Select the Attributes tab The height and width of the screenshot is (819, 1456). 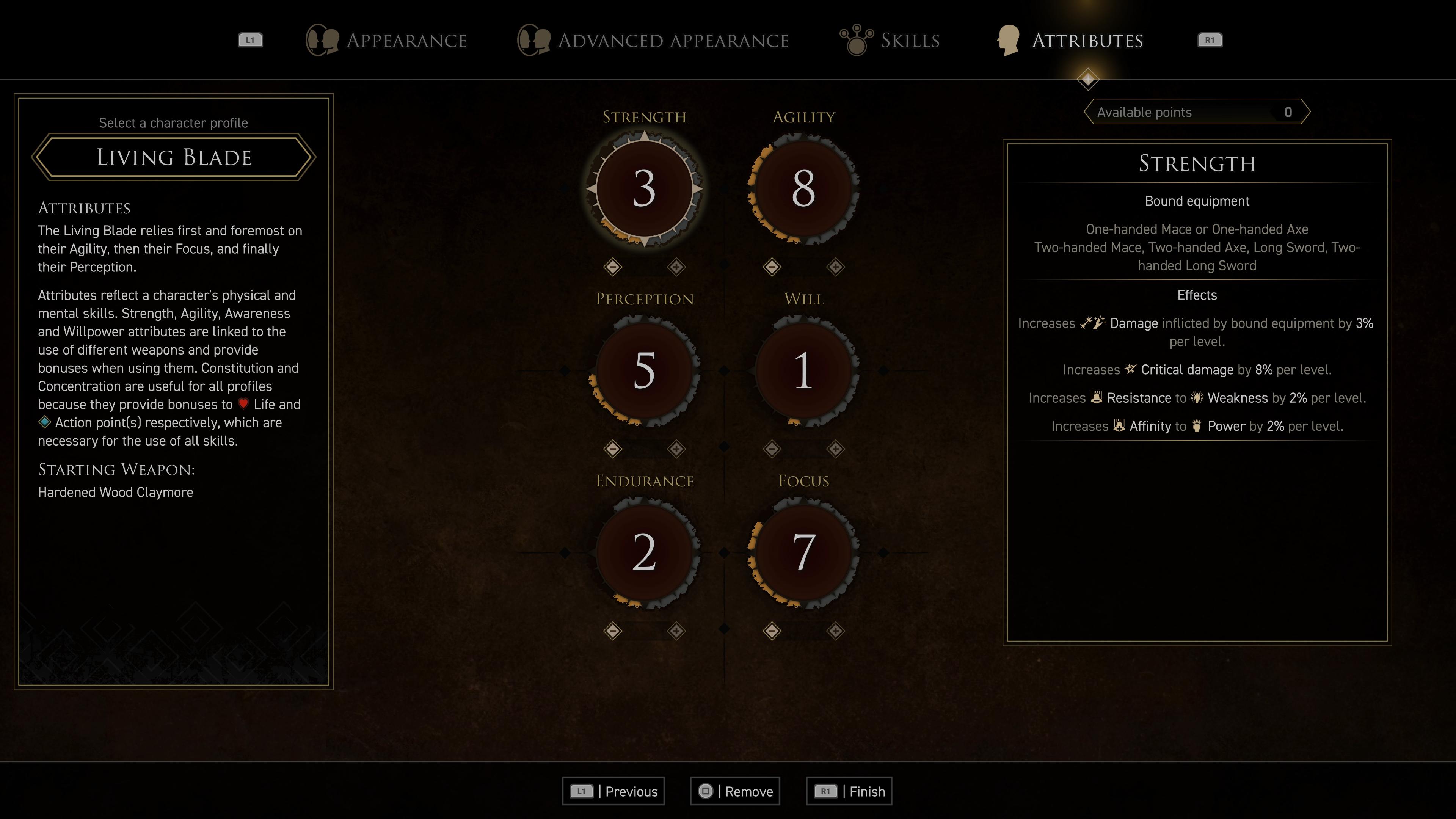(x=1070, y=40)
